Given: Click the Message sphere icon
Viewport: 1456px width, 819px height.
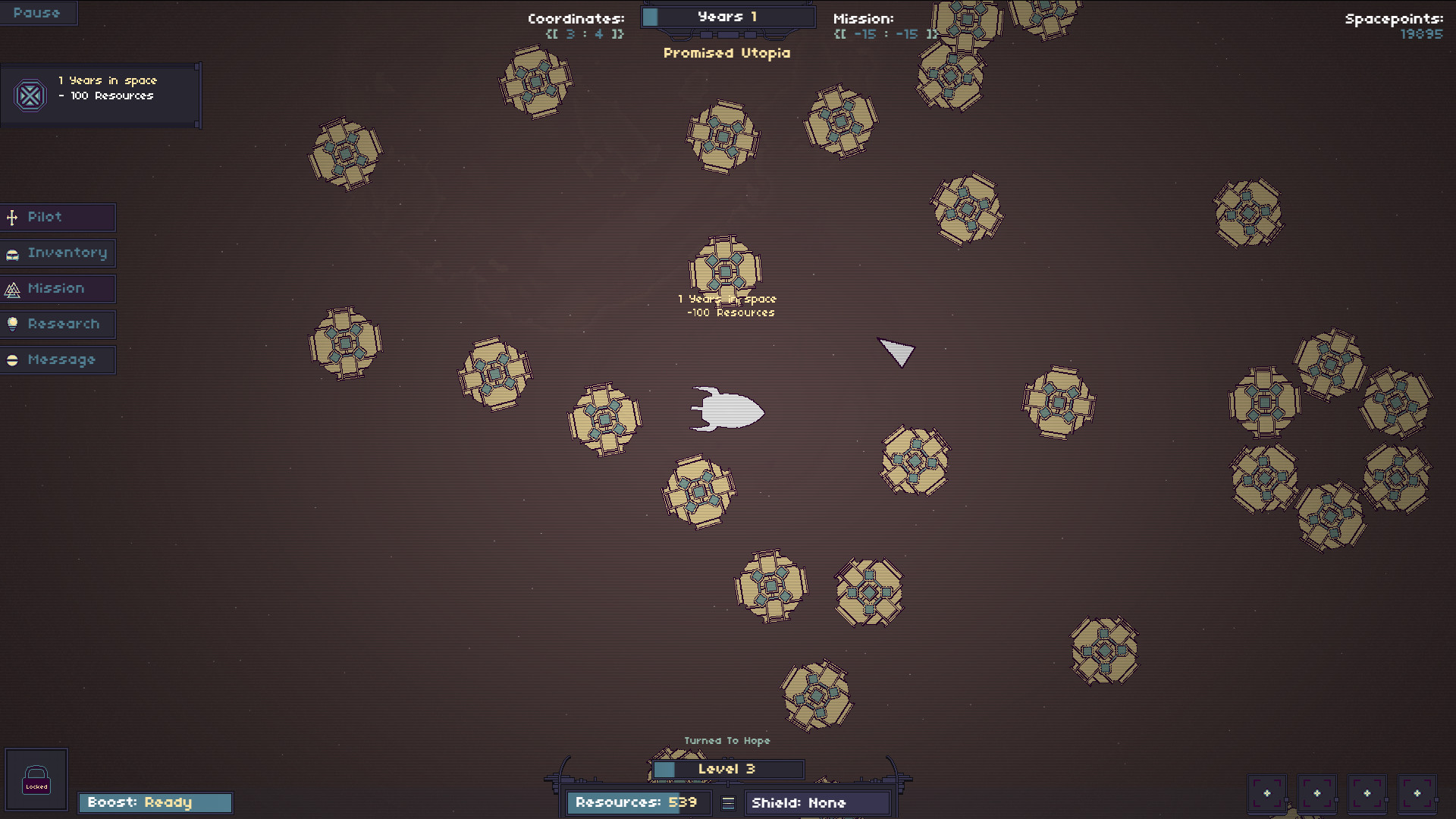Looking at the screenshot, I should [11, 359].
